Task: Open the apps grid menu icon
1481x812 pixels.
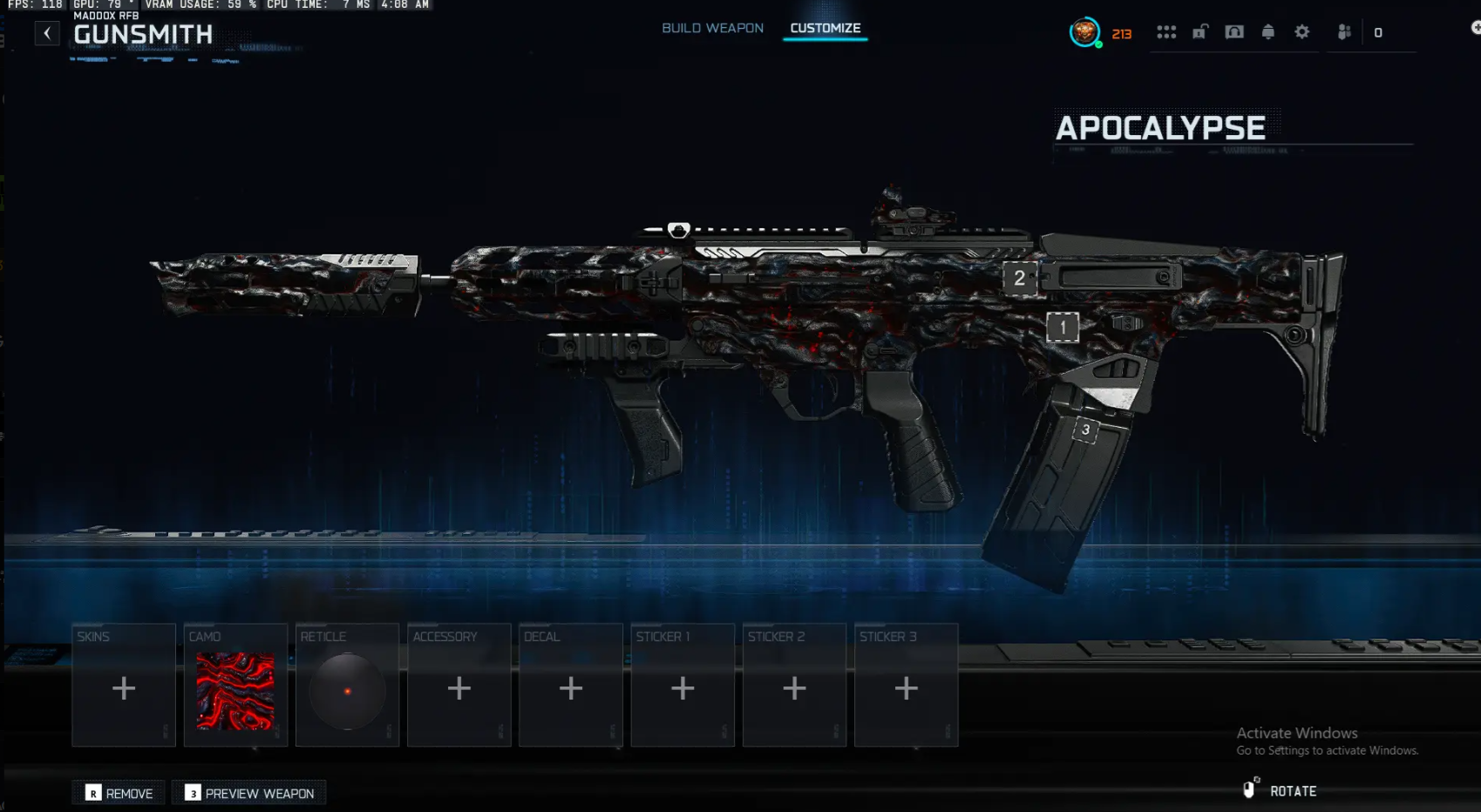Action: click(1166, 31)
